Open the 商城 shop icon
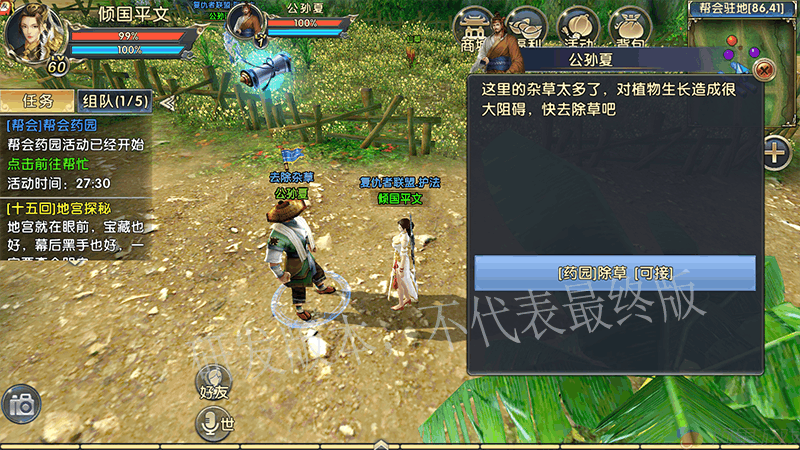Image resolution: width=800 pixels, height=450 pixels. [x=474, y=28]
